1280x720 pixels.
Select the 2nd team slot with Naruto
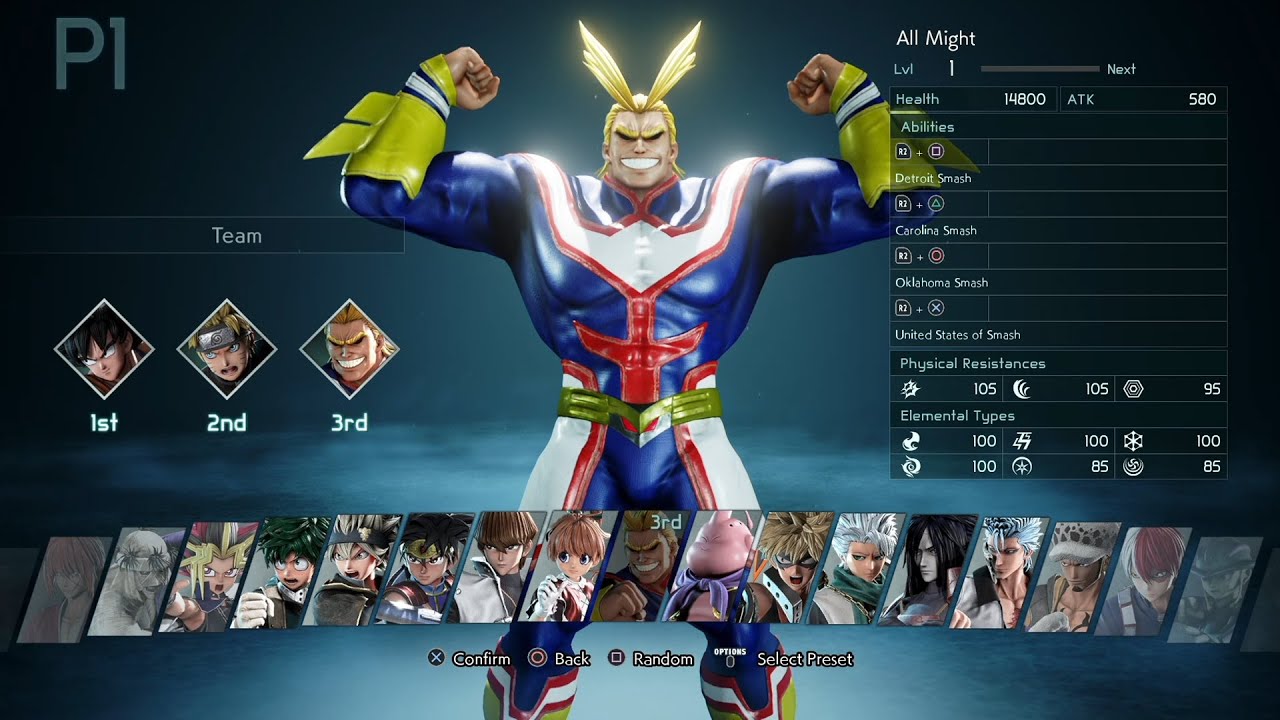point(227,349)
